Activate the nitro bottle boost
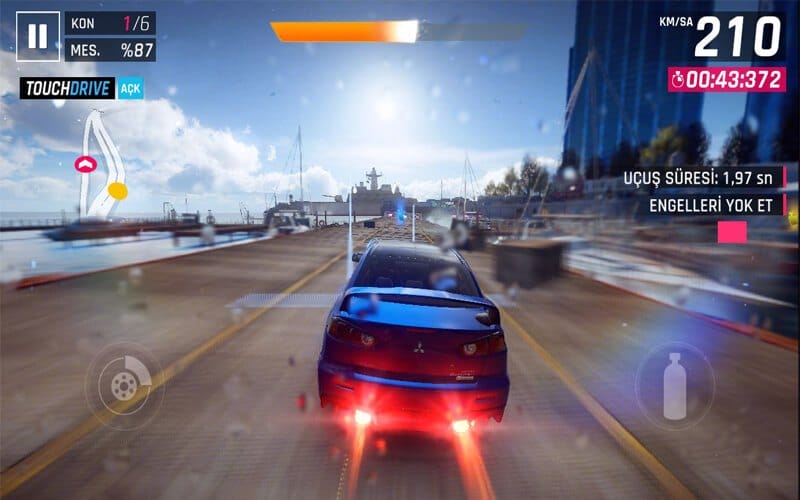This screenshot has height=500, width=800. [x=674, y=385]
